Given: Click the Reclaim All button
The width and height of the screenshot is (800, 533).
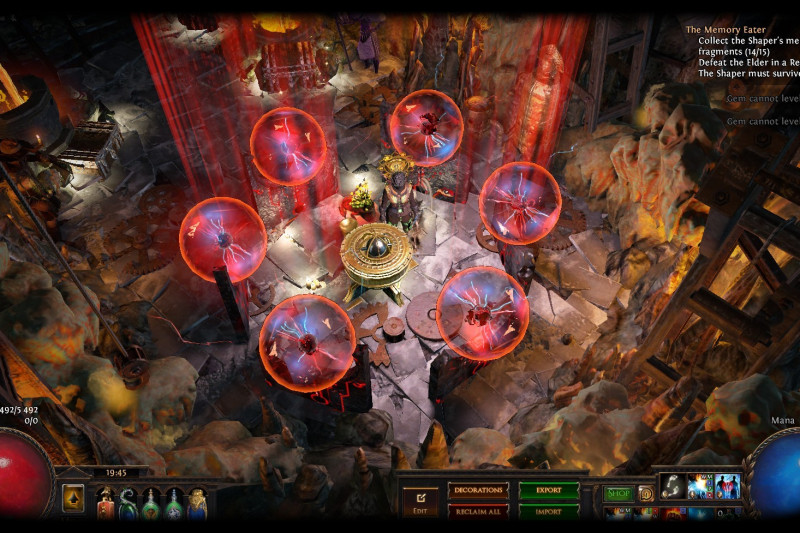Looking at the screenshot, I should (x=477, y=511).
